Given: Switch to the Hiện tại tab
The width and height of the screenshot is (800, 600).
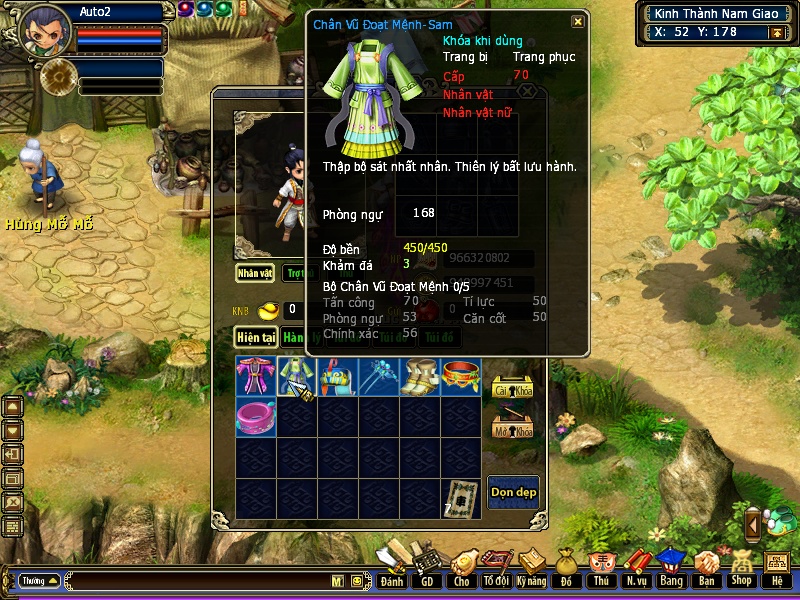Looking at the screenshot, I should pyautogui.click(x=255, y=338).
